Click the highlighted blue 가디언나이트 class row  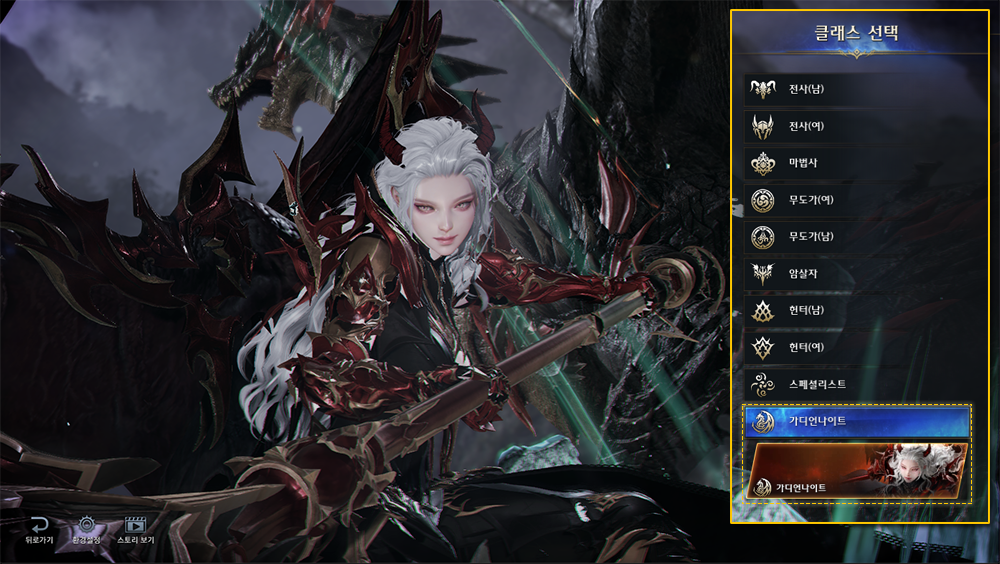pyautogui.click(x=856, y=421)
